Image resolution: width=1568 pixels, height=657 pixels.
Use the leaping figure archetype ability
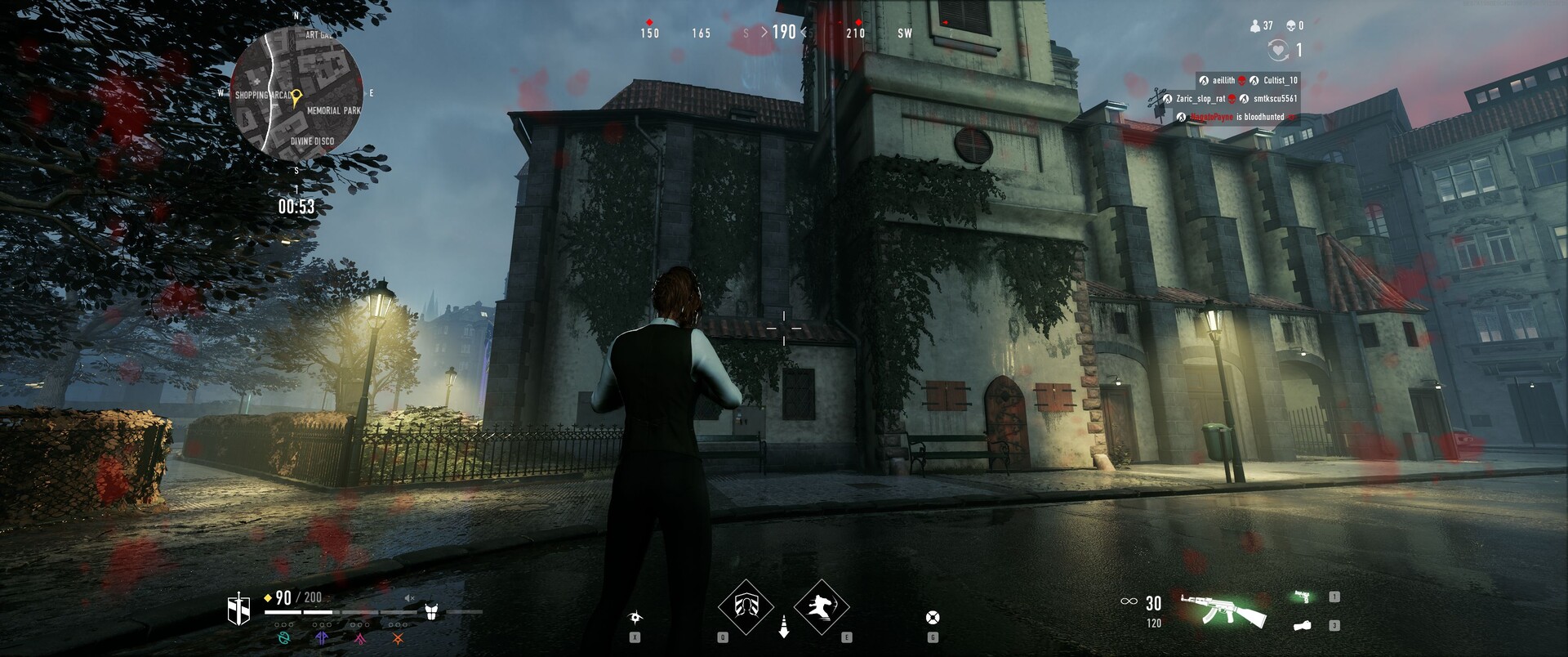821,606
